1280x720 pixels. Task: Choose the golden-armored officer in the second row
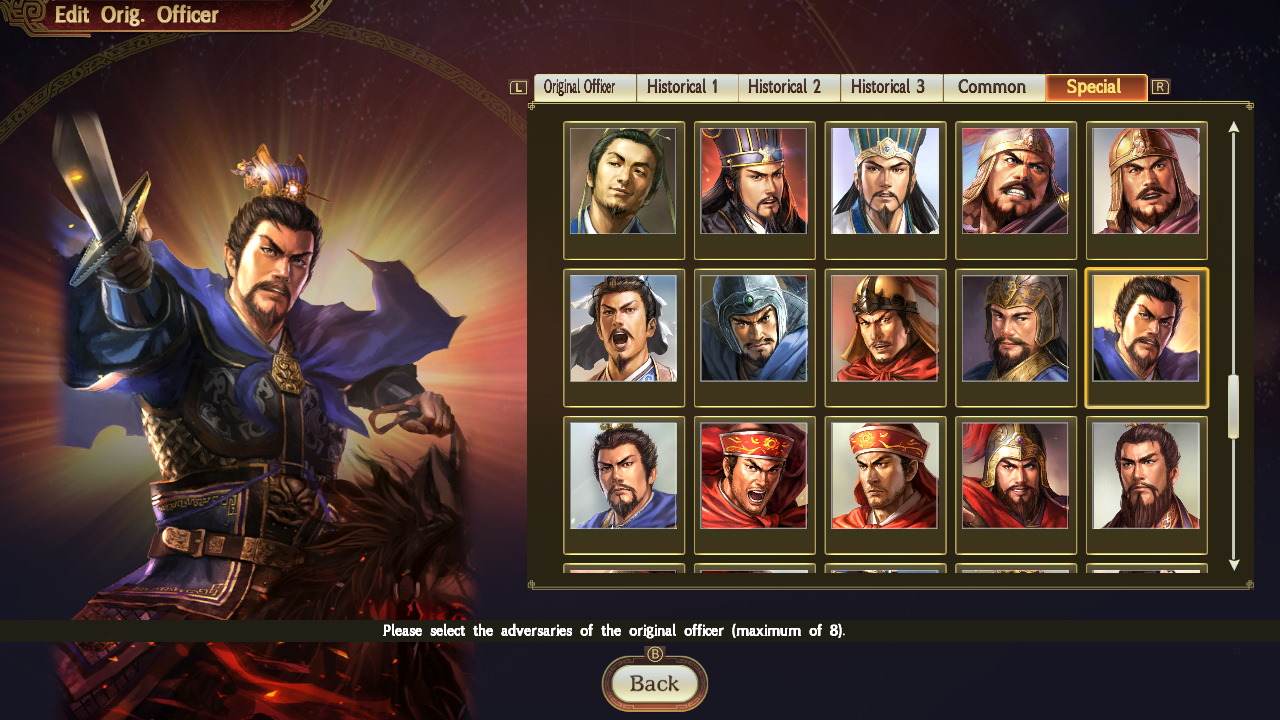[1015, 335]
